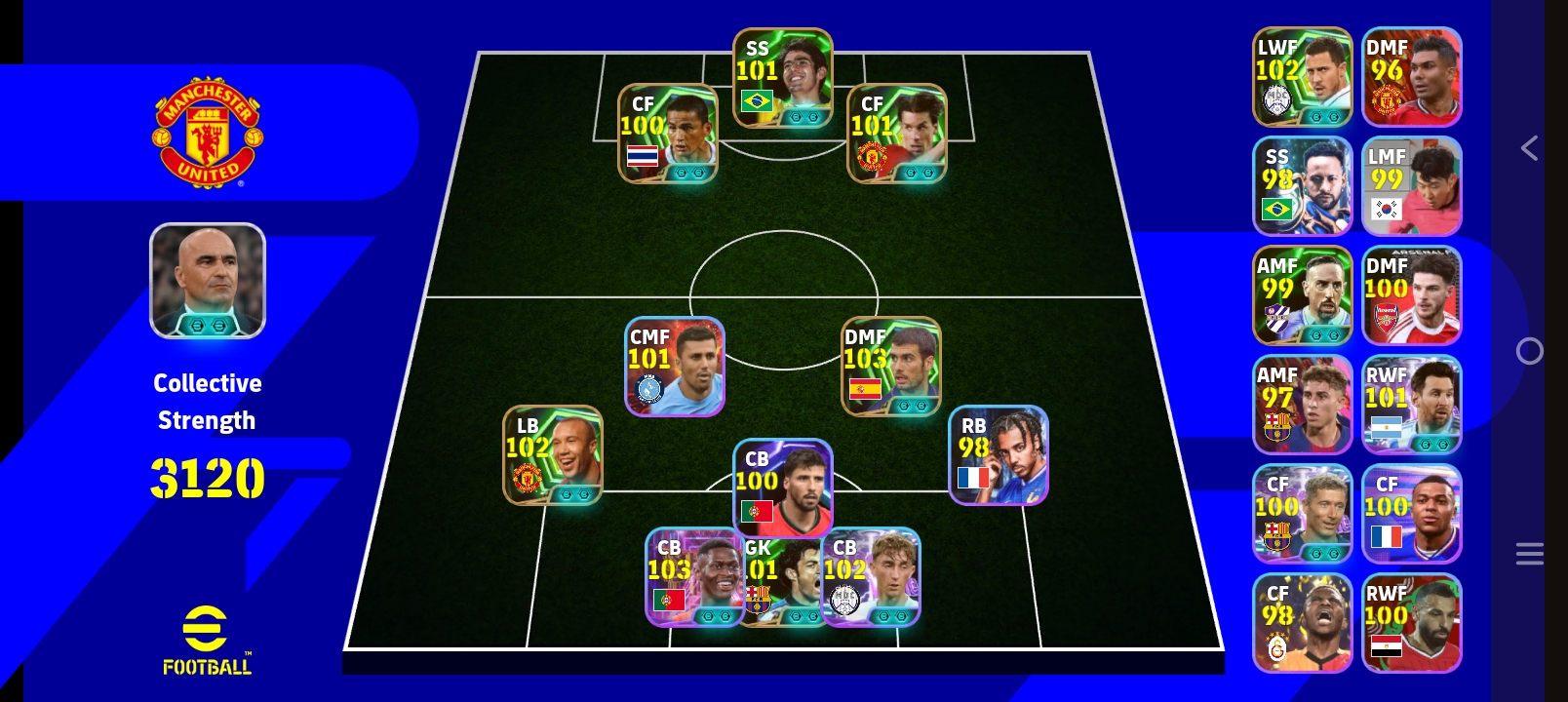The width and height of the screenshot is (1568, 702).
Task: Select the DMF 103 Spain player card
Action: pyautogui.click(x=891, y=367)
